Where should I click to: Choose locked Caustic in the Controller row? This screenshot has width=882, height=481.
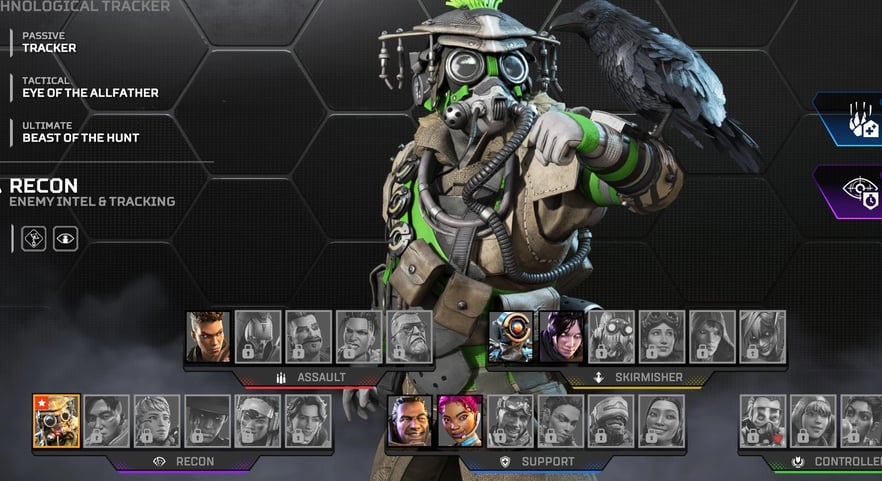(x=763, y=421)
